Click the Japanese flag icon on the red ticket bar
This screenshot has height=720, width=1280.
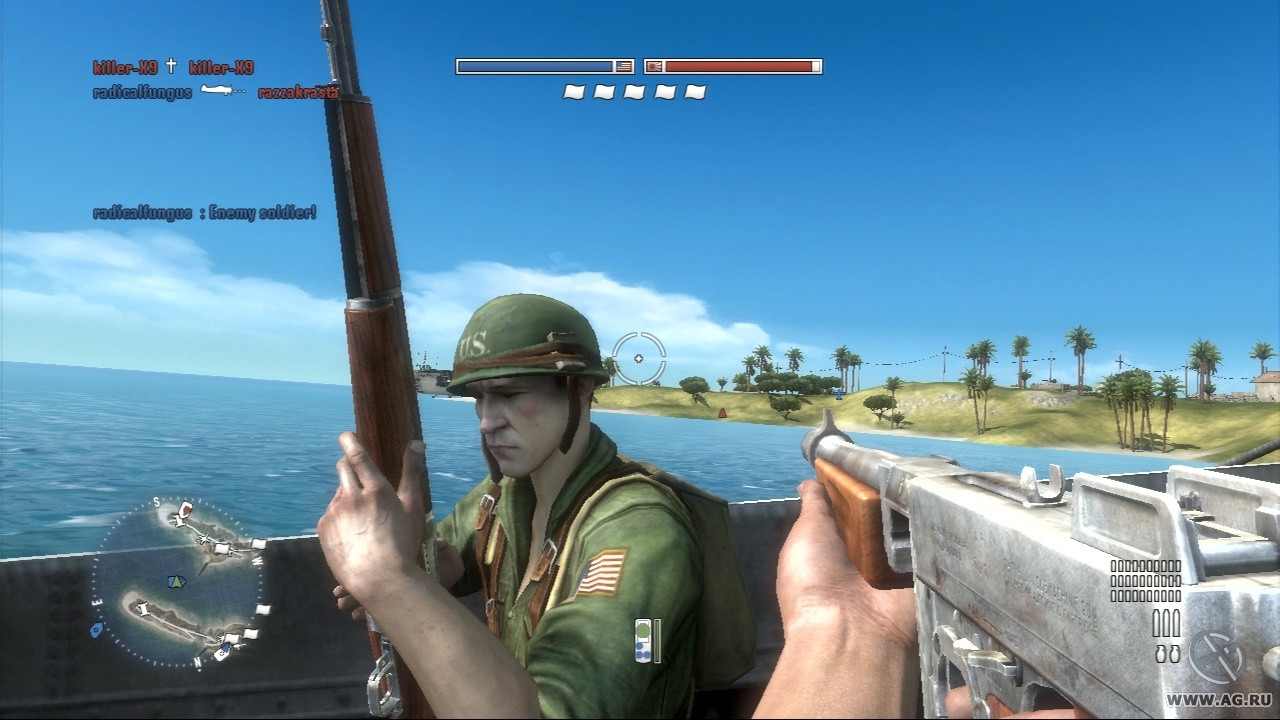[653, 66]
